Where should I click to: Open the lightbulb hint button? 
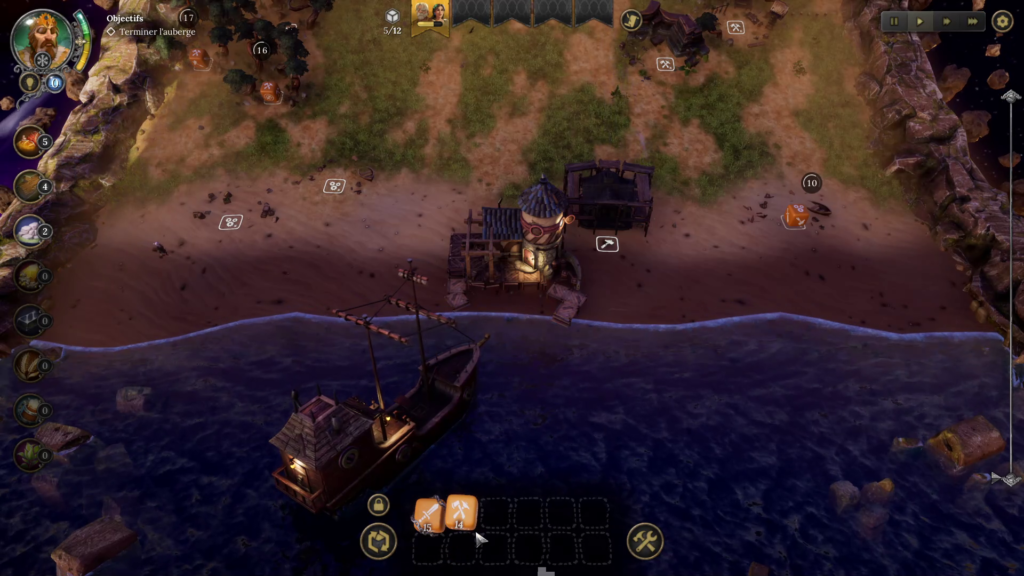pos(29,82)
